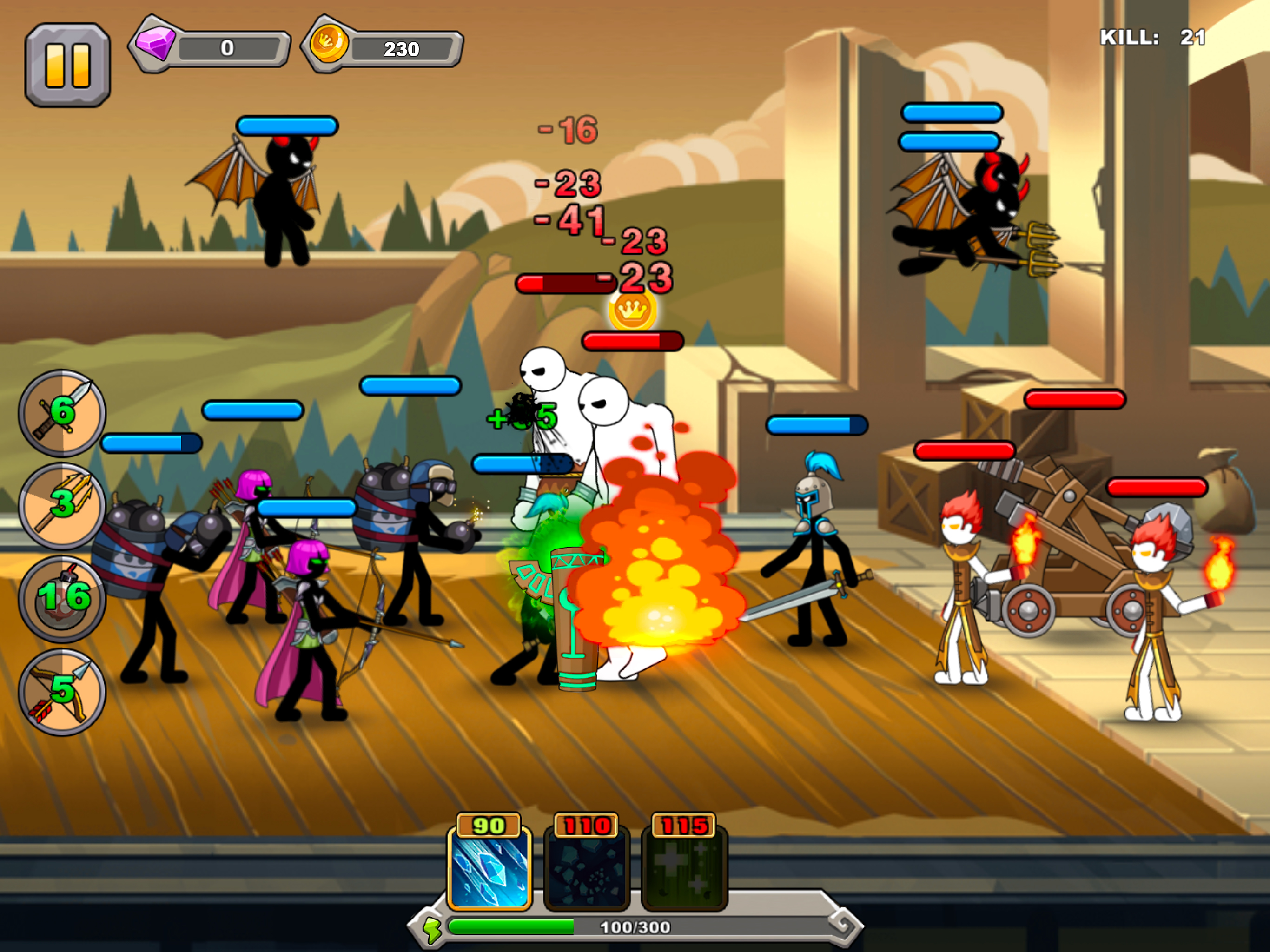1270x952 pixels.
Task: Collect the gold crown coin drop
Action: [x=633, y=311]
